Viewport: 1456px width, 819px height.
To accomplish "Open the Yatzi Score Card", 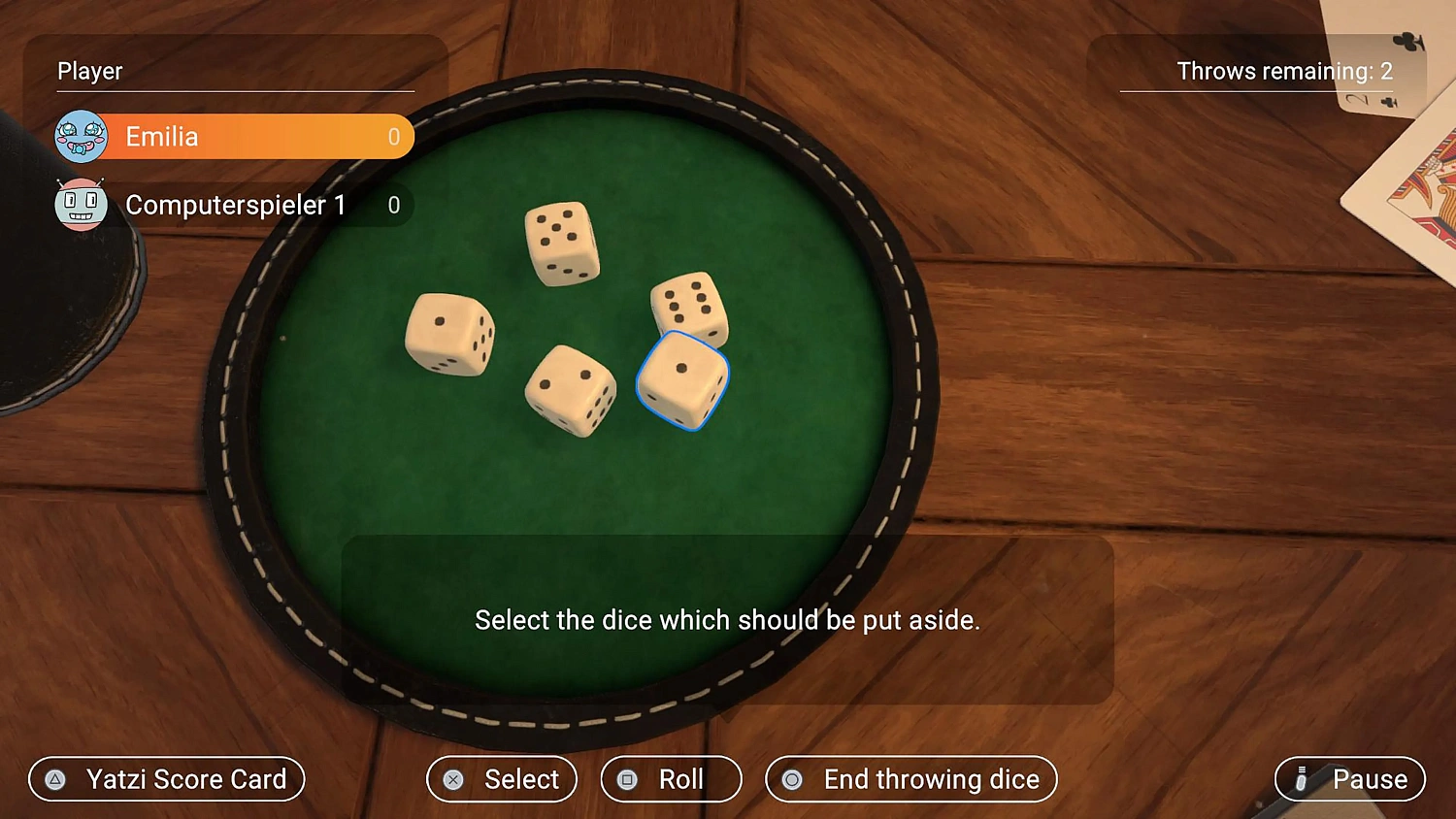I will (166, 779).
